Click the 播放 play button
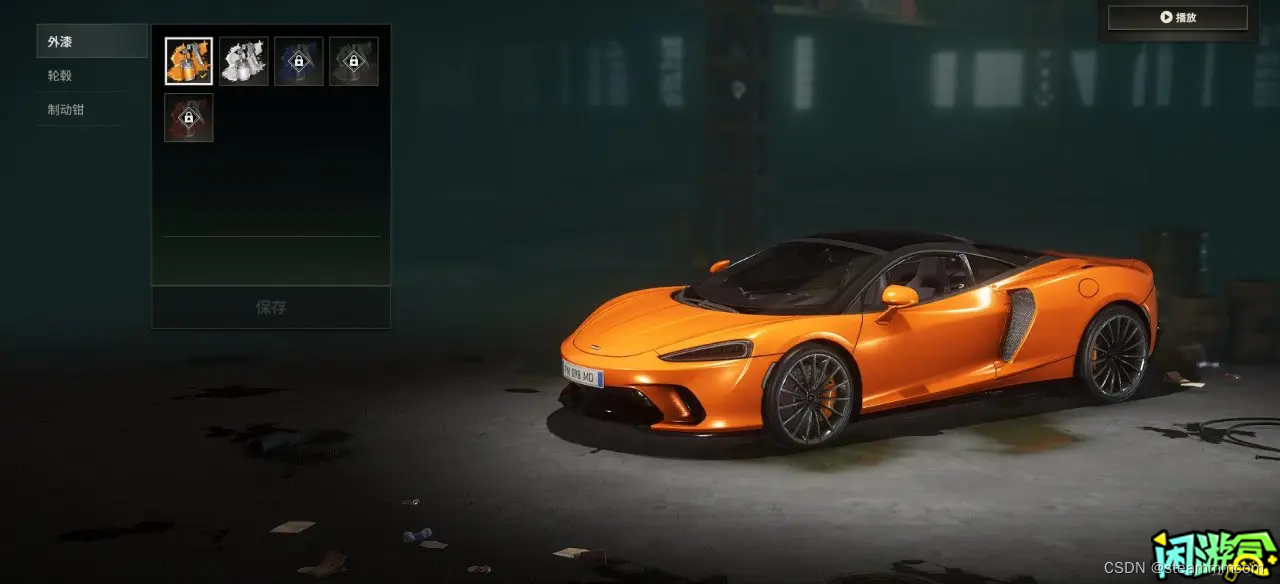The width and height of the screenshot is (1280, 584). pos(1177,18)
